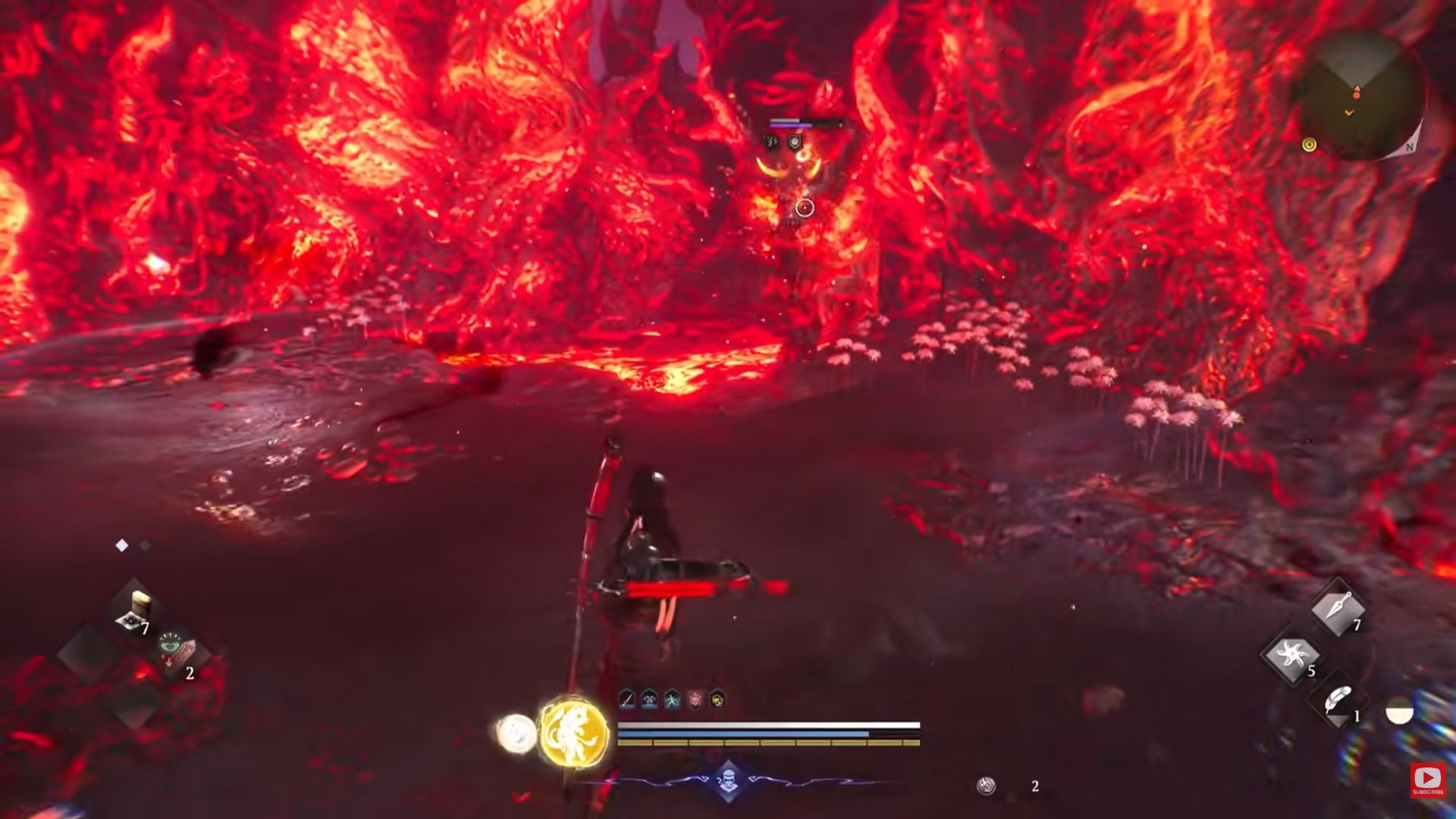Click the lock-on reticle on the boss
This screenshot has height=819, width=1456.
[804, 206]
